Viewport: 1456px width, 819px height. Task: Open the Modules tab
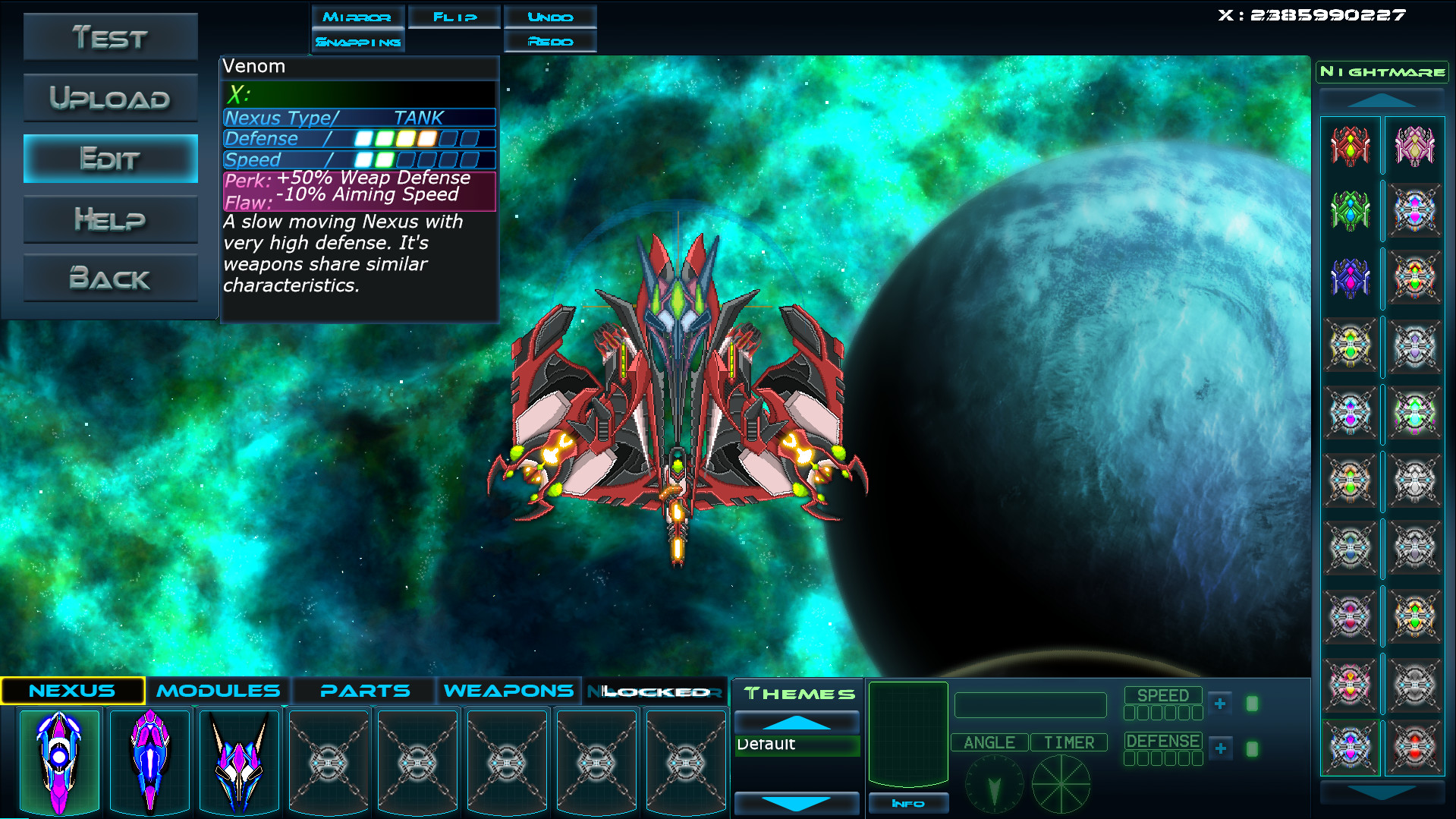[x=217, y=690]
